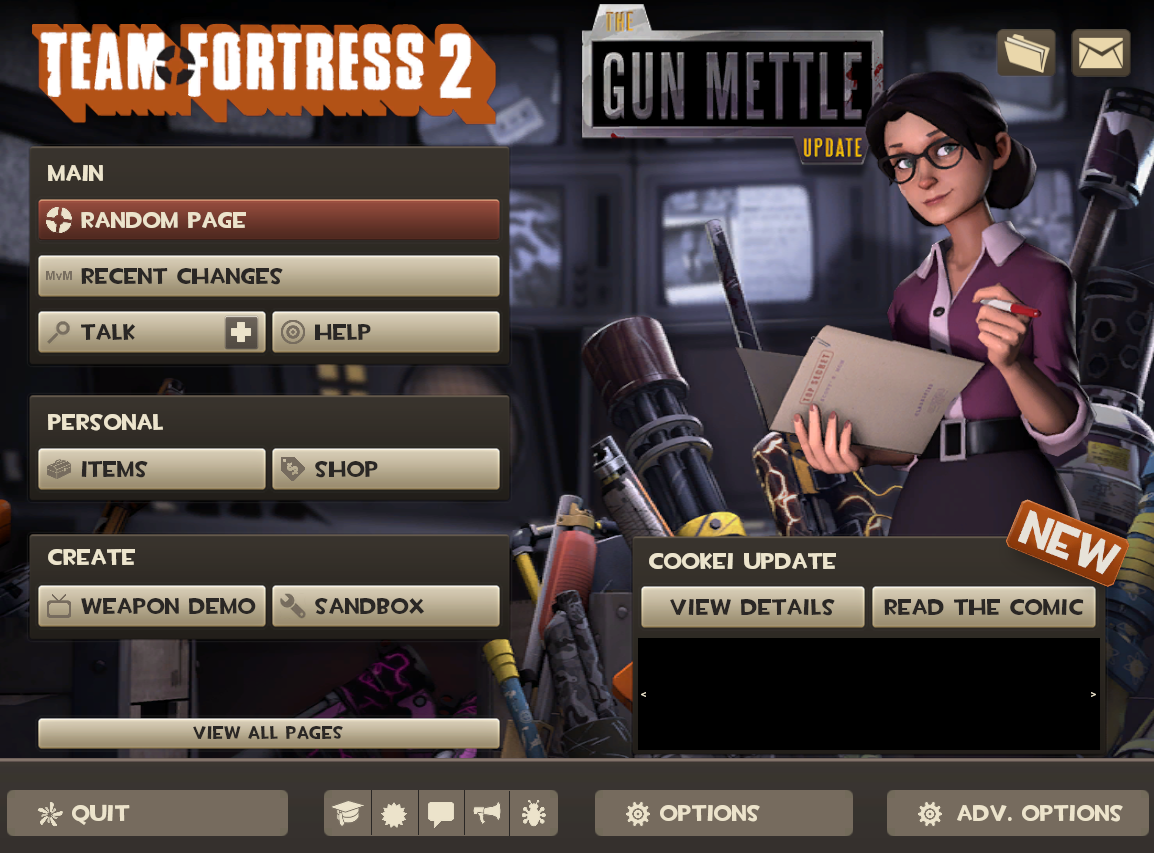Click the graduation cap icon
This screenshot has height=853, width=1154.
(347, 814)
